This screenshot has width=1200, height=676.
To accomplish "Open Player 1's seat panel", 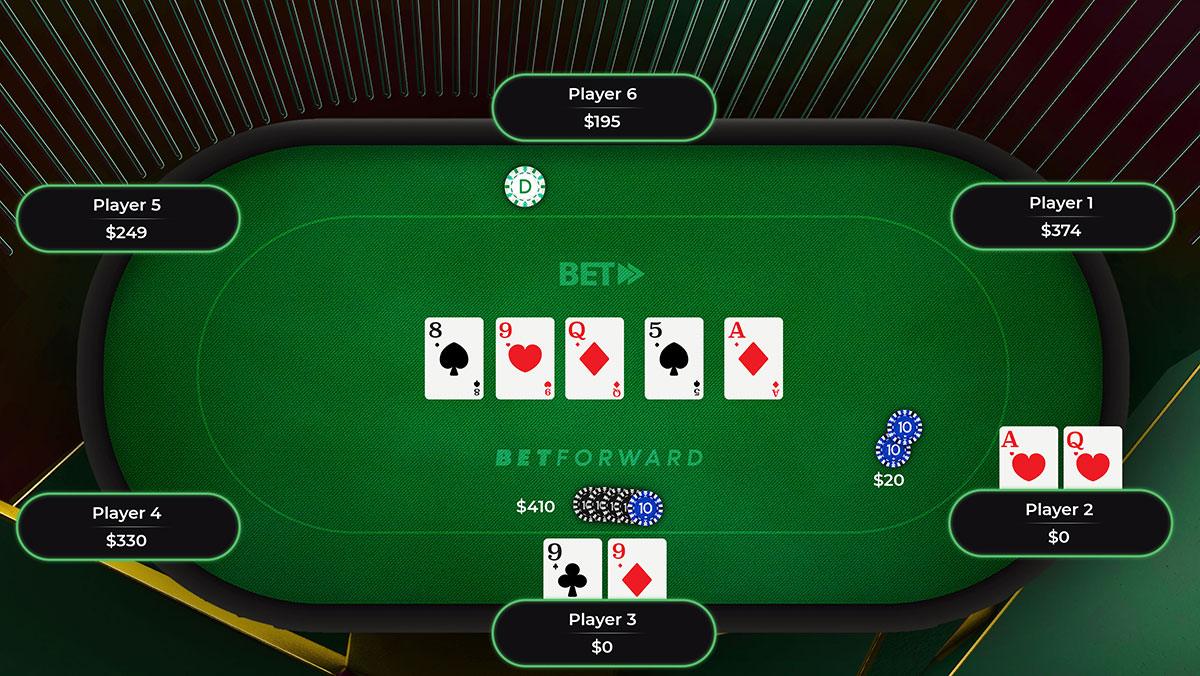I will point(1060,216).
